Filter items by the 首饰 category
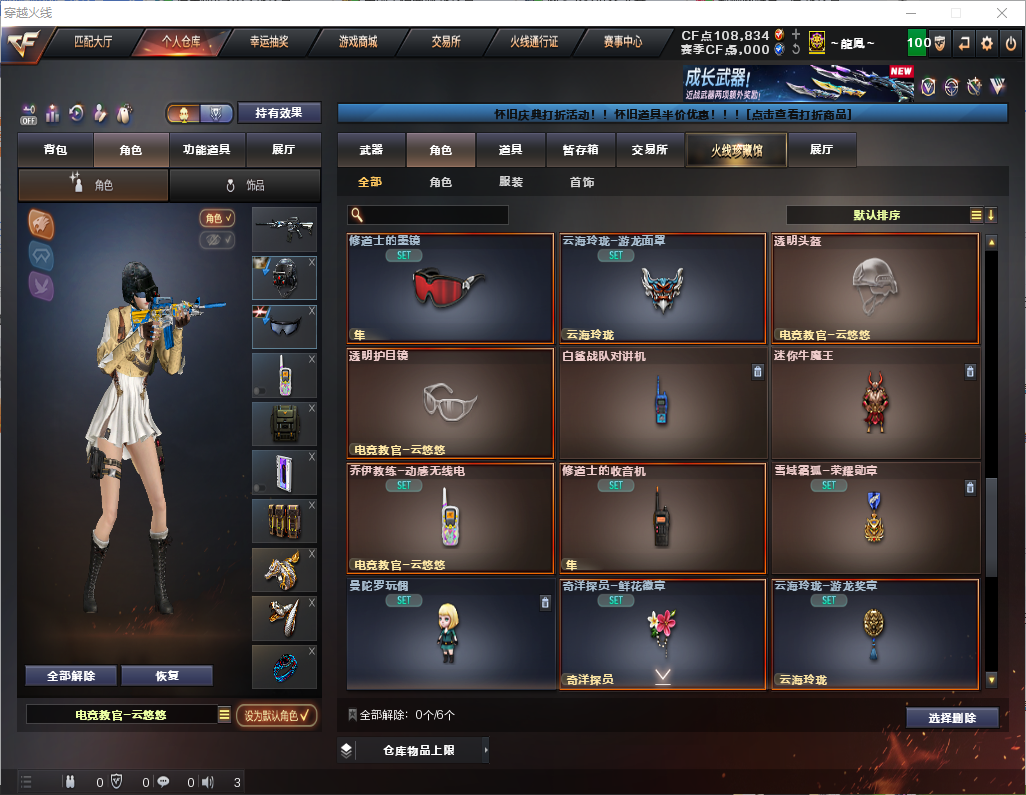 [582, 183]
